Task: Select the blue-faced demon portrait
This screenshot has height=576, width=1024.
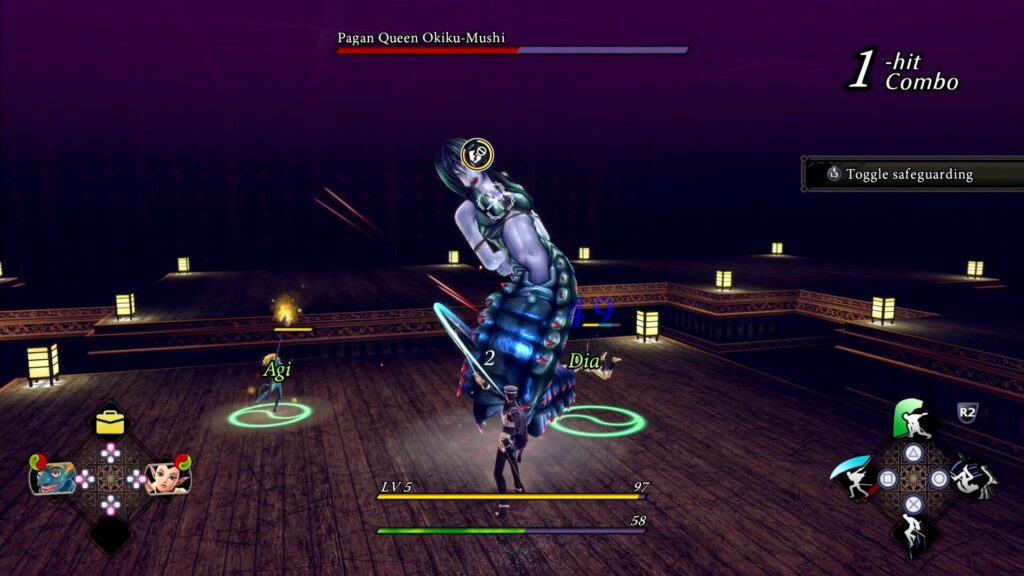Action: pos(54,477)
